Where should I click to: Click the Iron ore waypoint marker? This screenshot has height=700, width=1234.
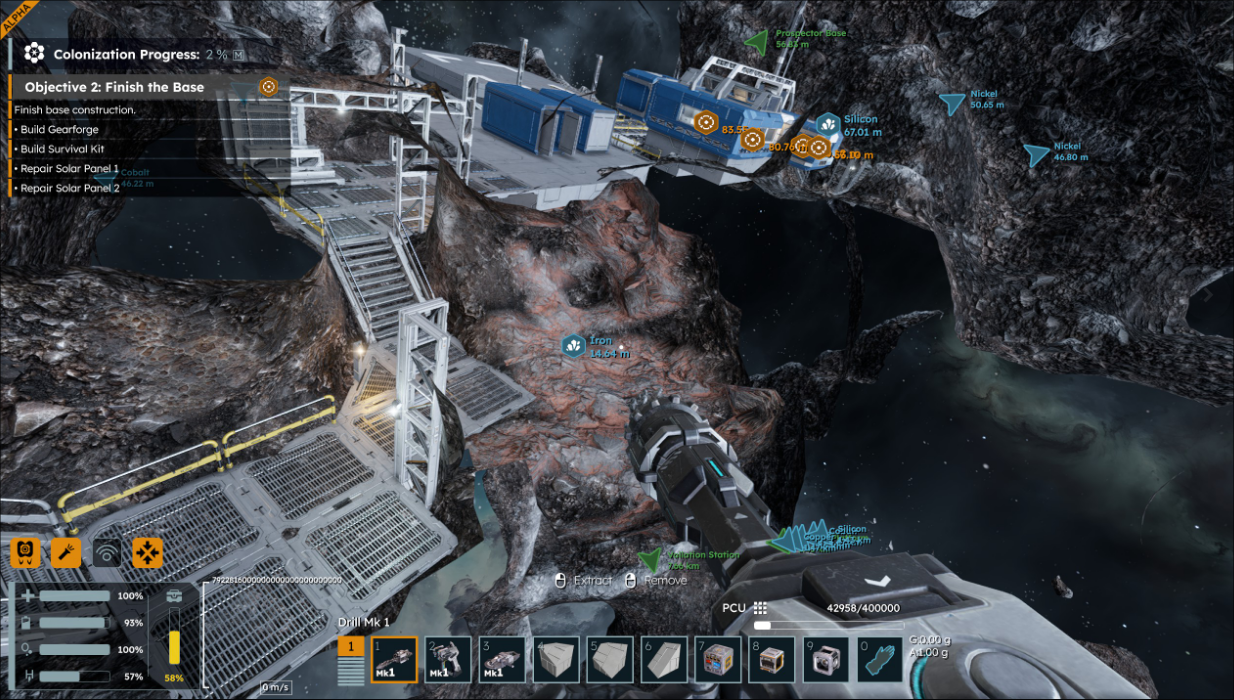pyautogui.click(x=574, y=346)
